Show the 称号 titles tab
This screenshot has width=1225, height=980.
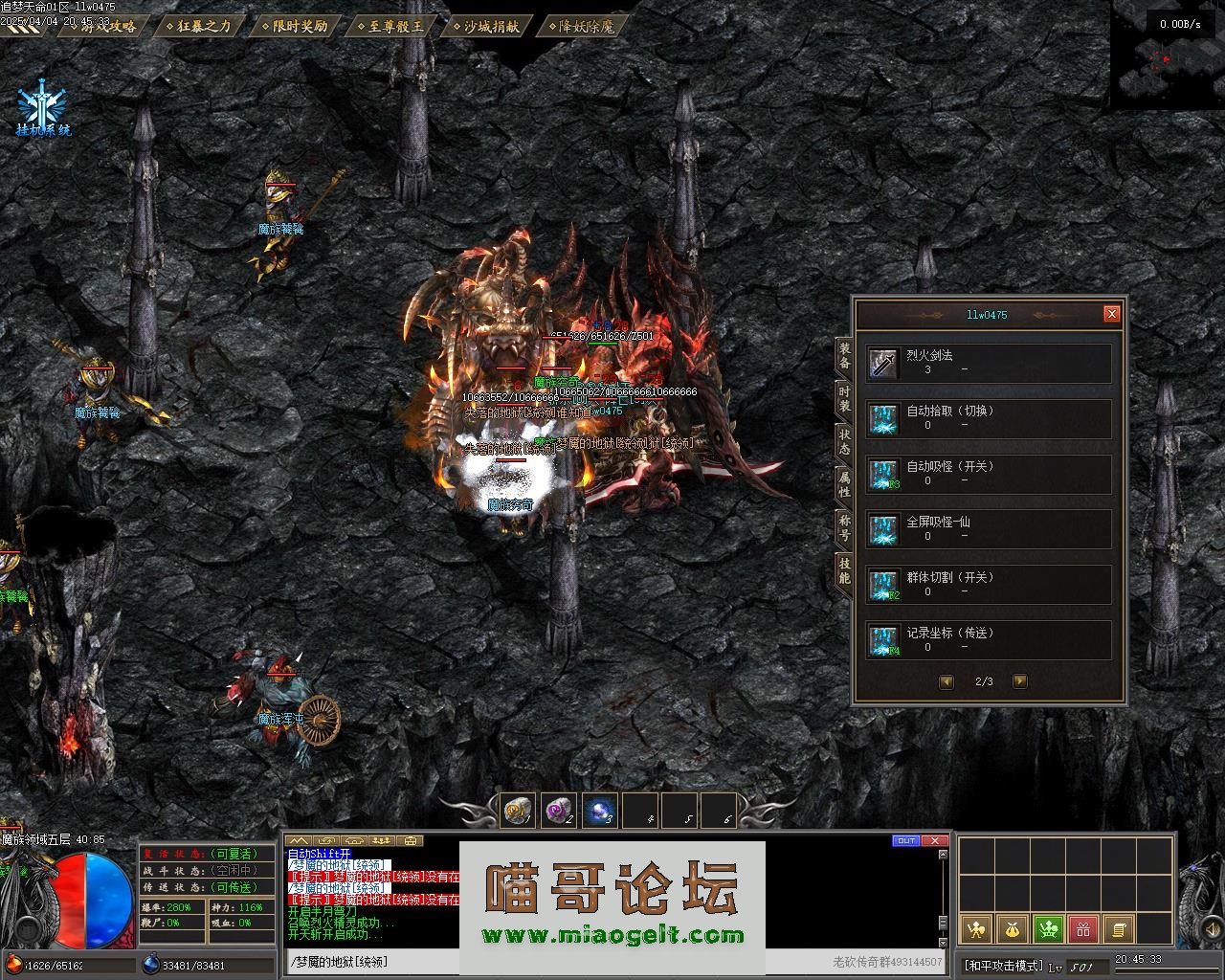coord(844,526)
